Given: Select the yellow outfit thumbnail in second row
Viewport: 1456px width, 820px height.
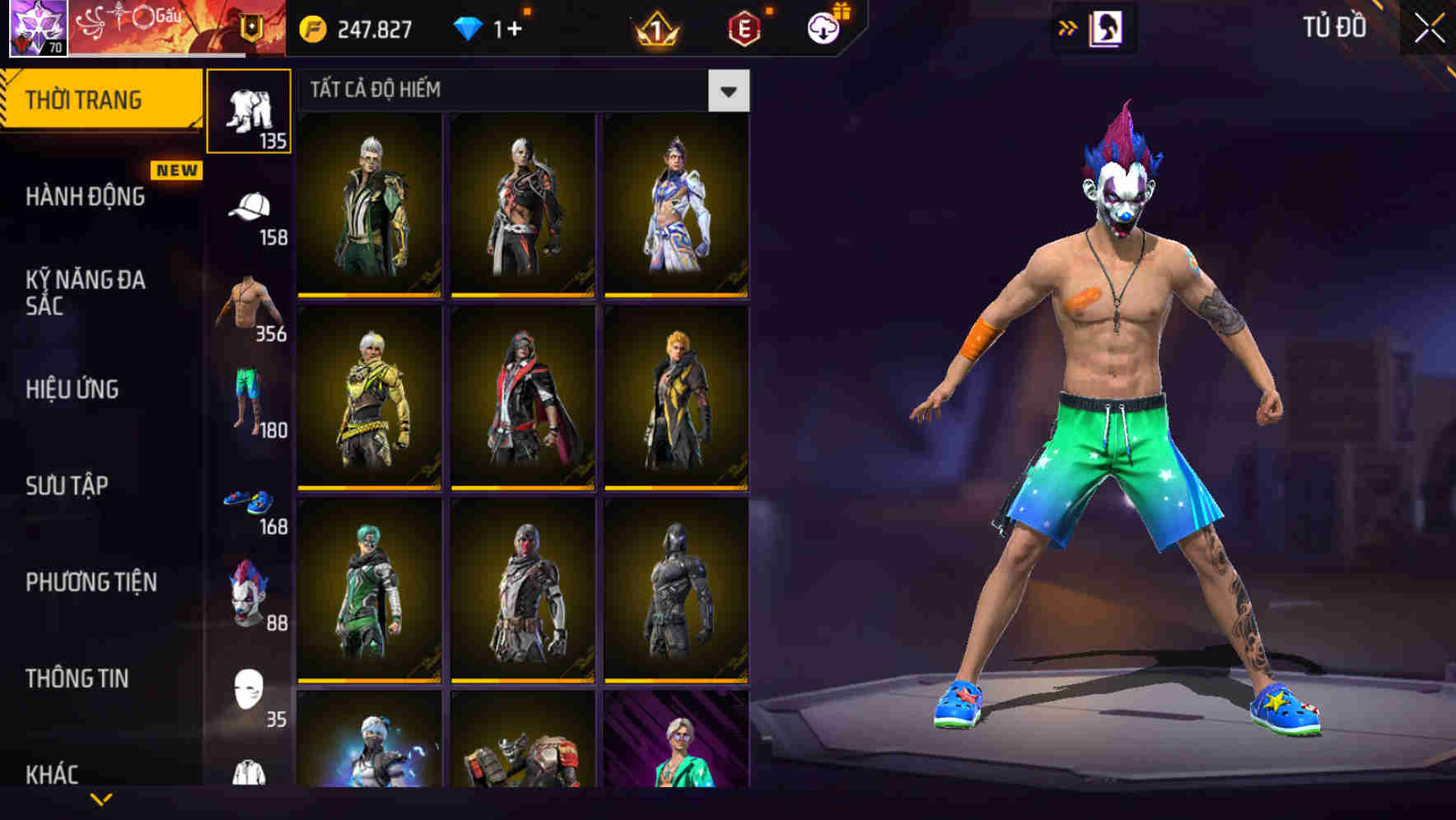Looking at the screenshot, I should 369,395.
